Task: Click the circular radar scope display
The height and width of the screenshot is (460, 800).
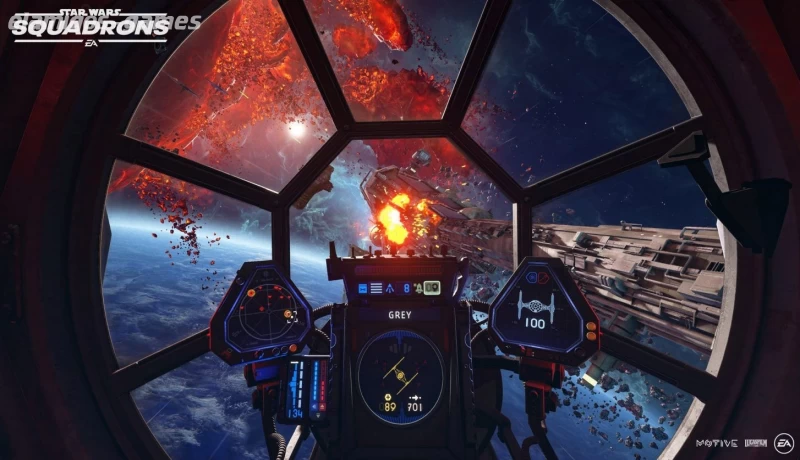Action: click(x=263, y=309)
